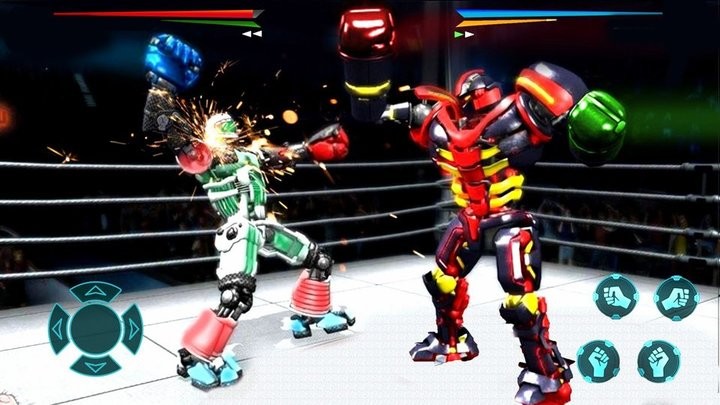
Task: Move right with the D-pad right arrow
Action: coord(132,328)
